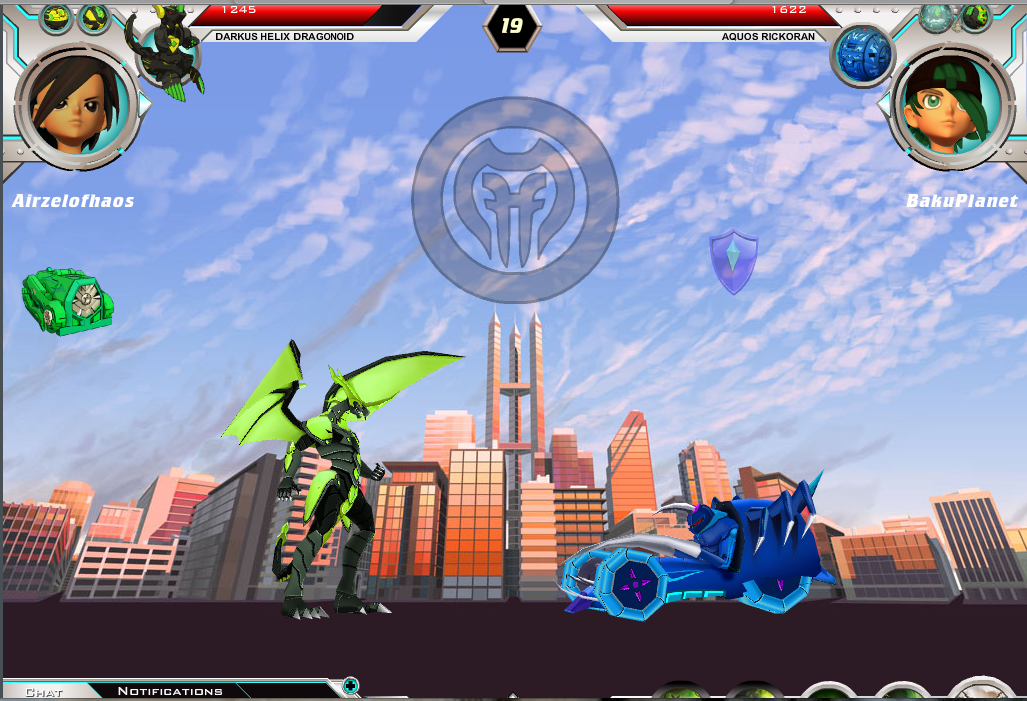Screen dimensions: 1027x701
Task: Click BakuPlanet's player portrait
Action: (948, 105)
